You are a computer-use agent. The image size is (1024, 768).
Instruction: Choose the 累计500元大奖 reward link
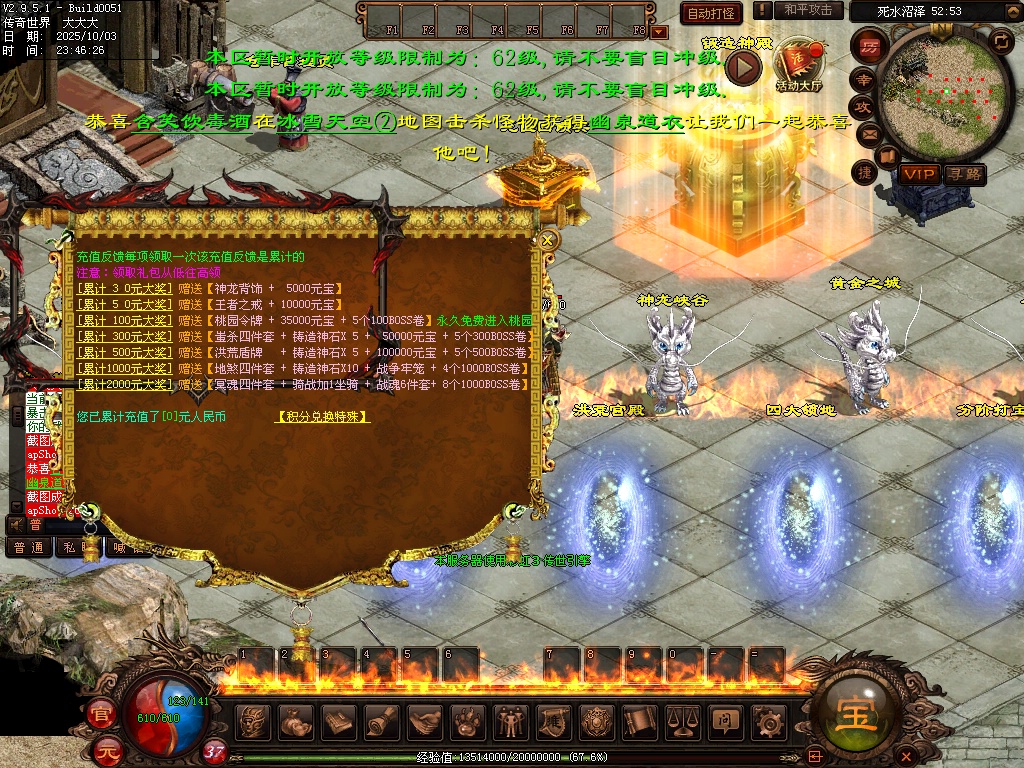click(x=124, y=353)
